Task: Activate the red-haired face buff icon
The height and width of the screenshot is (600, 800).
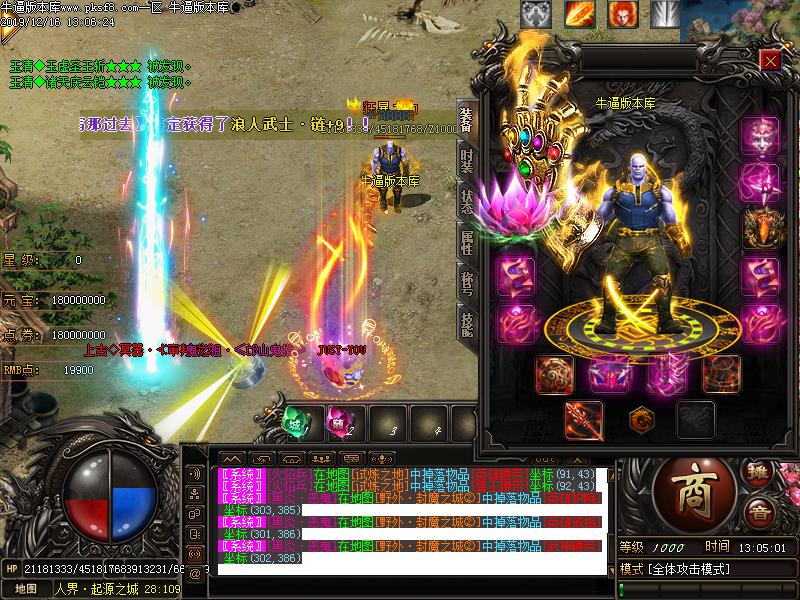Action: coord(621,14)
